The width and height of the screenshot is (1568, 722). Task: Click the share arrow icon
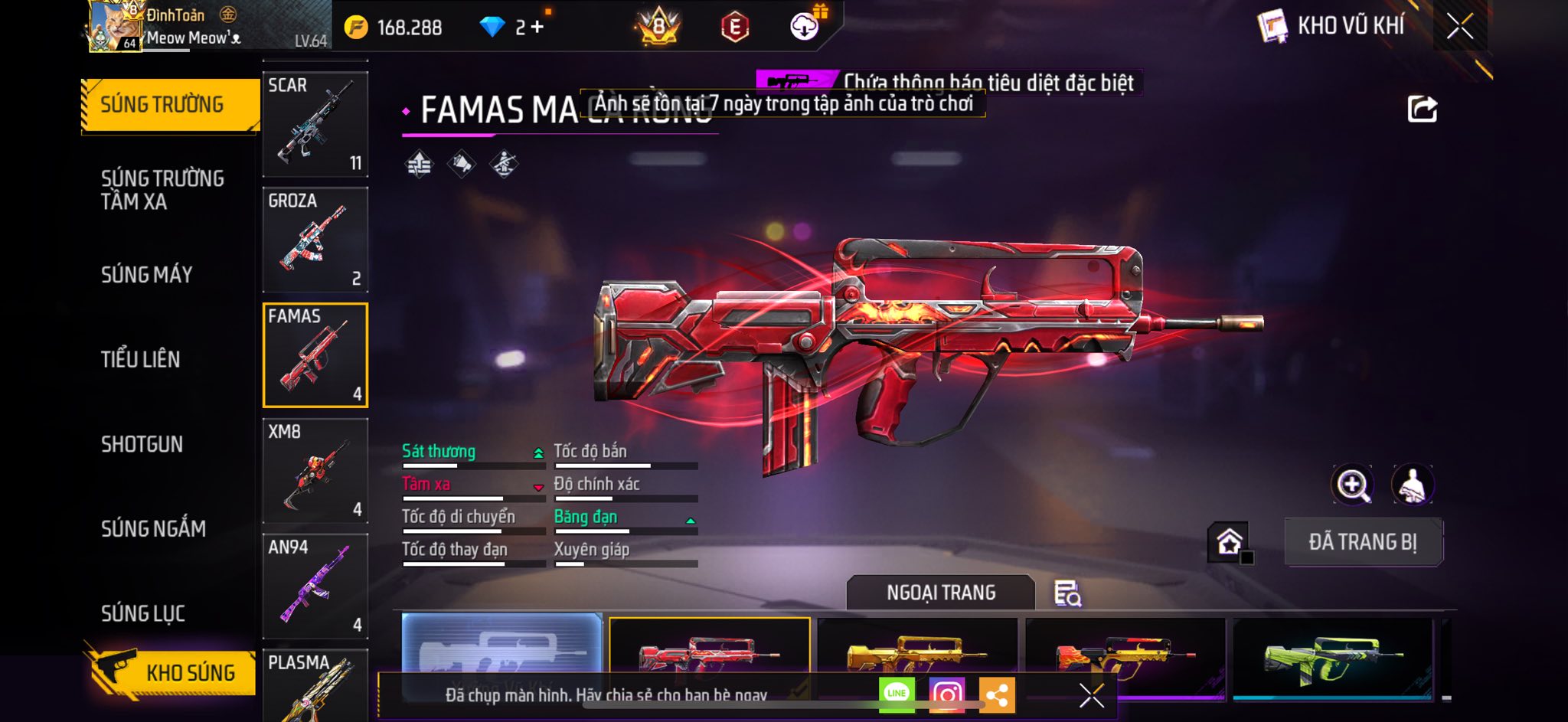tap(1422, 109)
